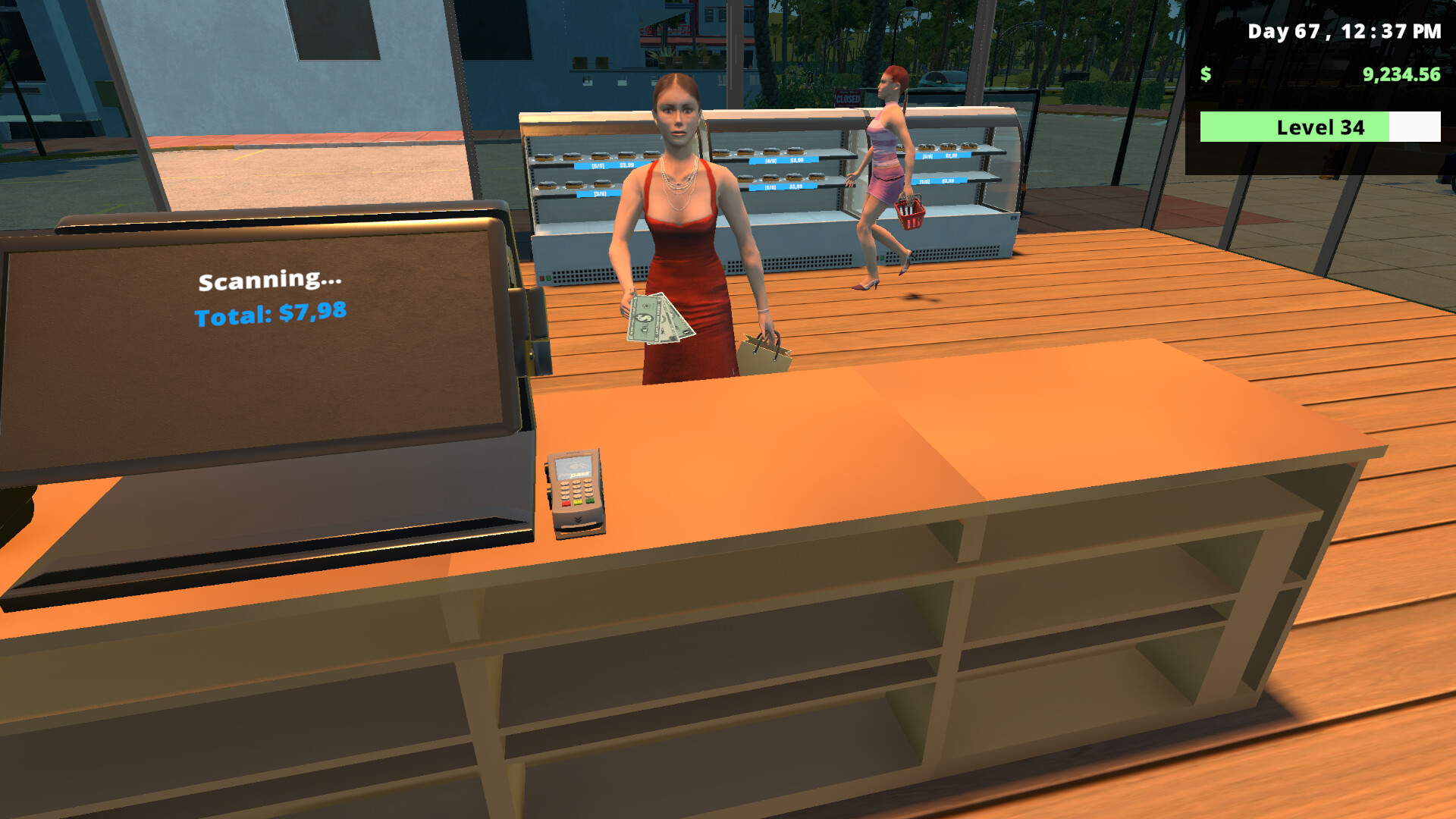Image resolution: width=1456 pixels, height=819 pixels.
Task: Click the down chevron arrow on the card reader
Action: [578, 519]
